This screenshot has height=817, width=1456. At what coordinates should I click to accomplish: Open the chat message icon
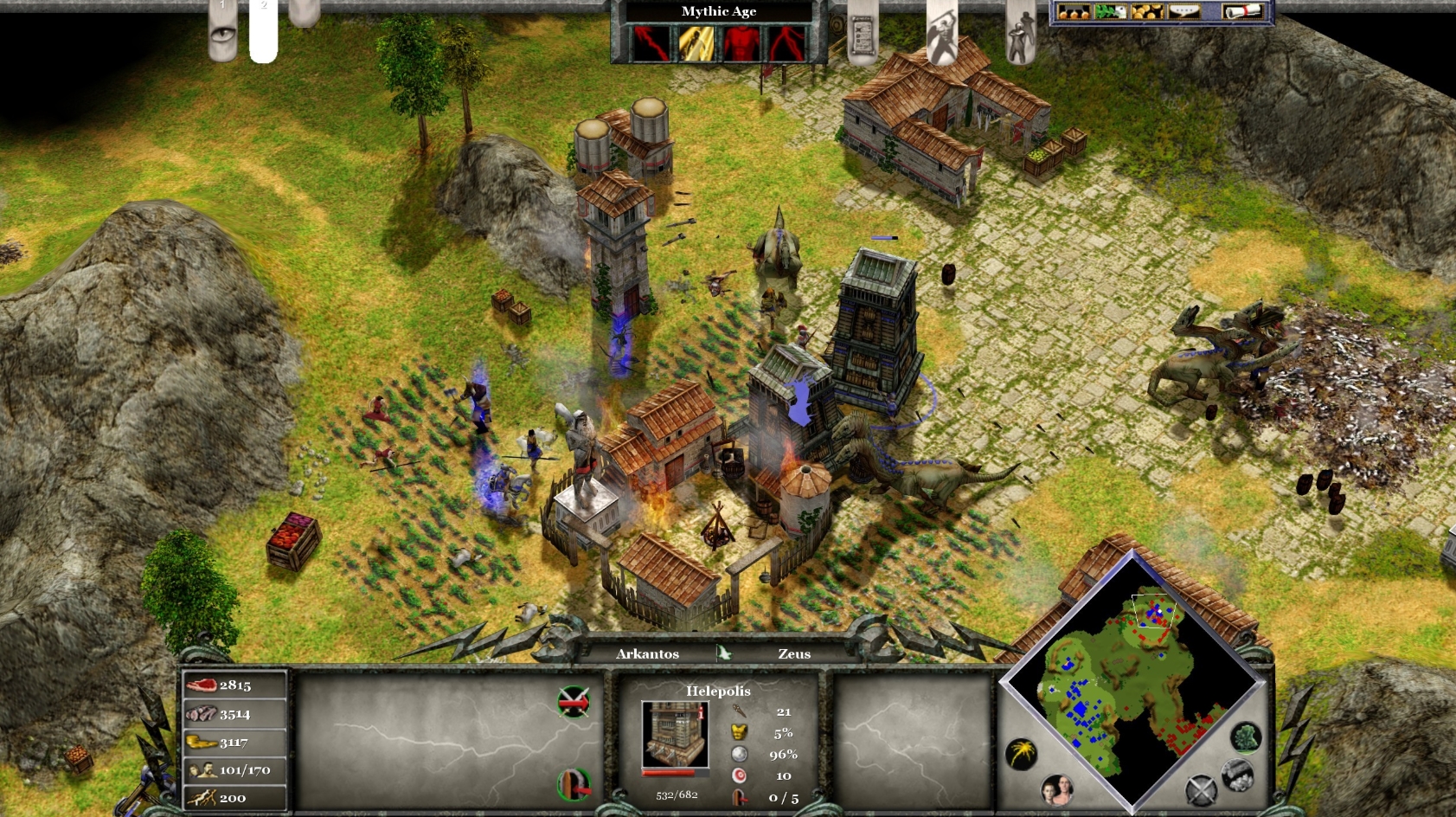(1184, 12)
